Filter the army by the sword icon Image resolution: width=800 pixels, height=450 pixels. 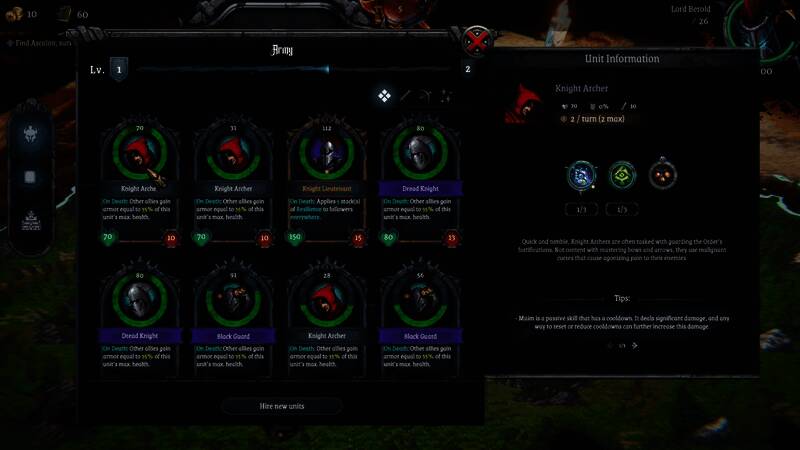click(406, 96)
